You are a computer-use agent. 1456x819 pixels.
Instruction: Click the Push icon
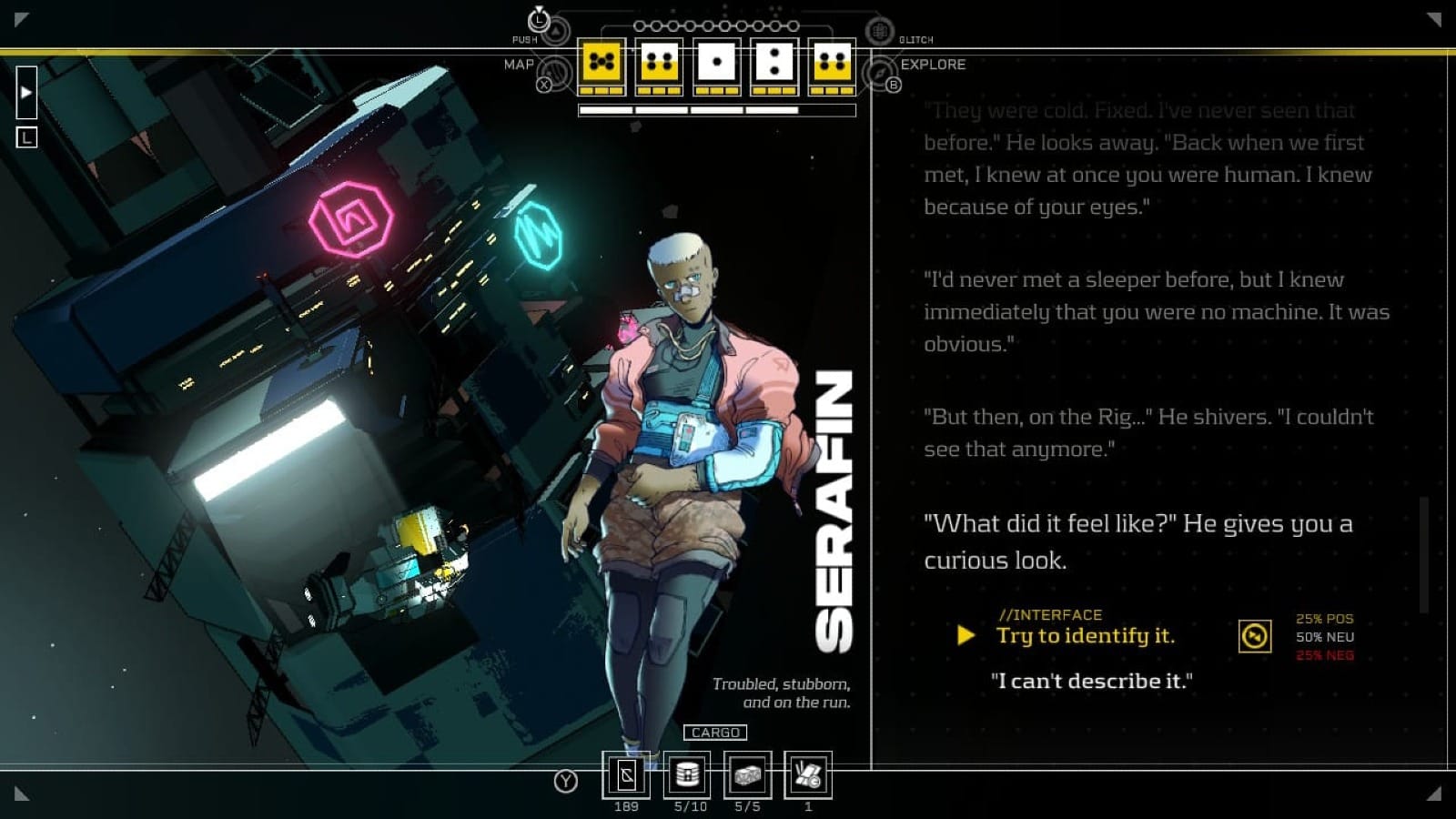coord(556,31)
